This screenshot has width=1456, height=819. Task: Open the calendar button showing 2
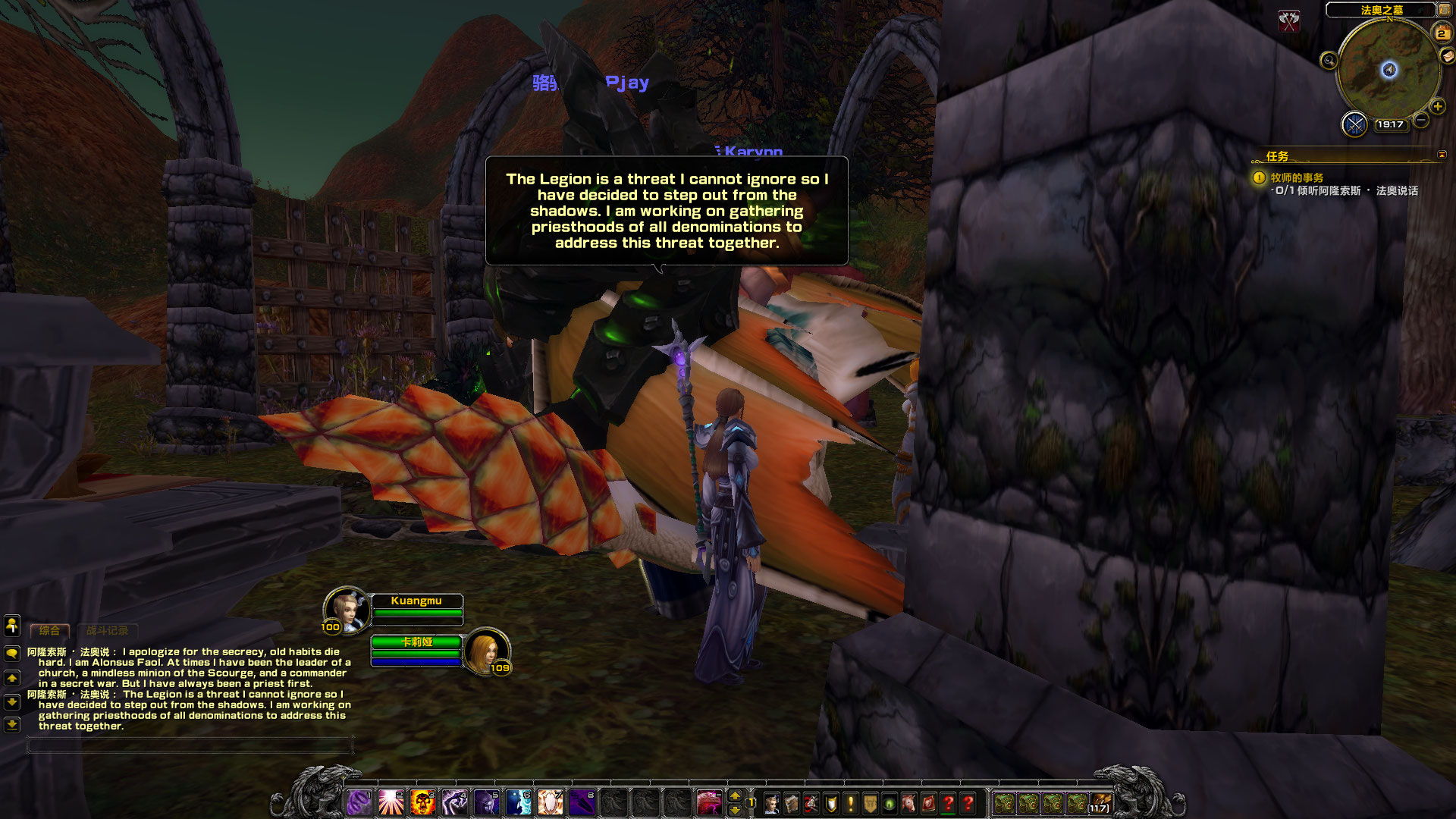(1441, 33)
